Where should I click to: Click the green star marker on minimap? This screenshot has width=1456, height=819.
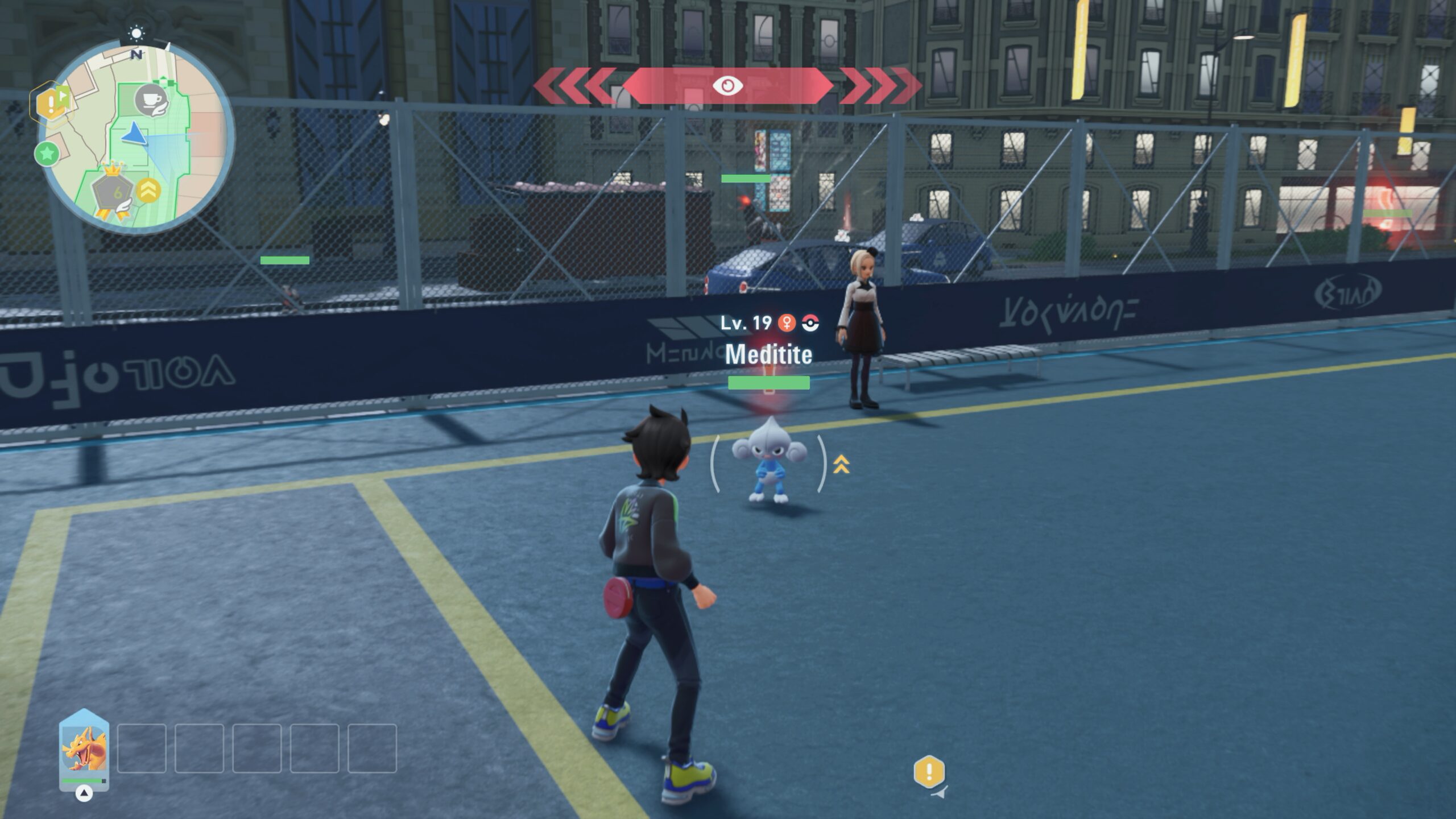47,154
